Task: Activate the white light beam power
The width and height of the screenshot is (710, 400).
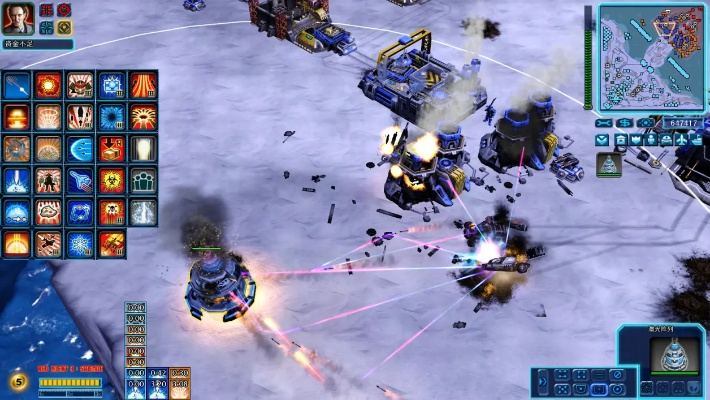Action: pyautogui.click(x=143, y=149)
